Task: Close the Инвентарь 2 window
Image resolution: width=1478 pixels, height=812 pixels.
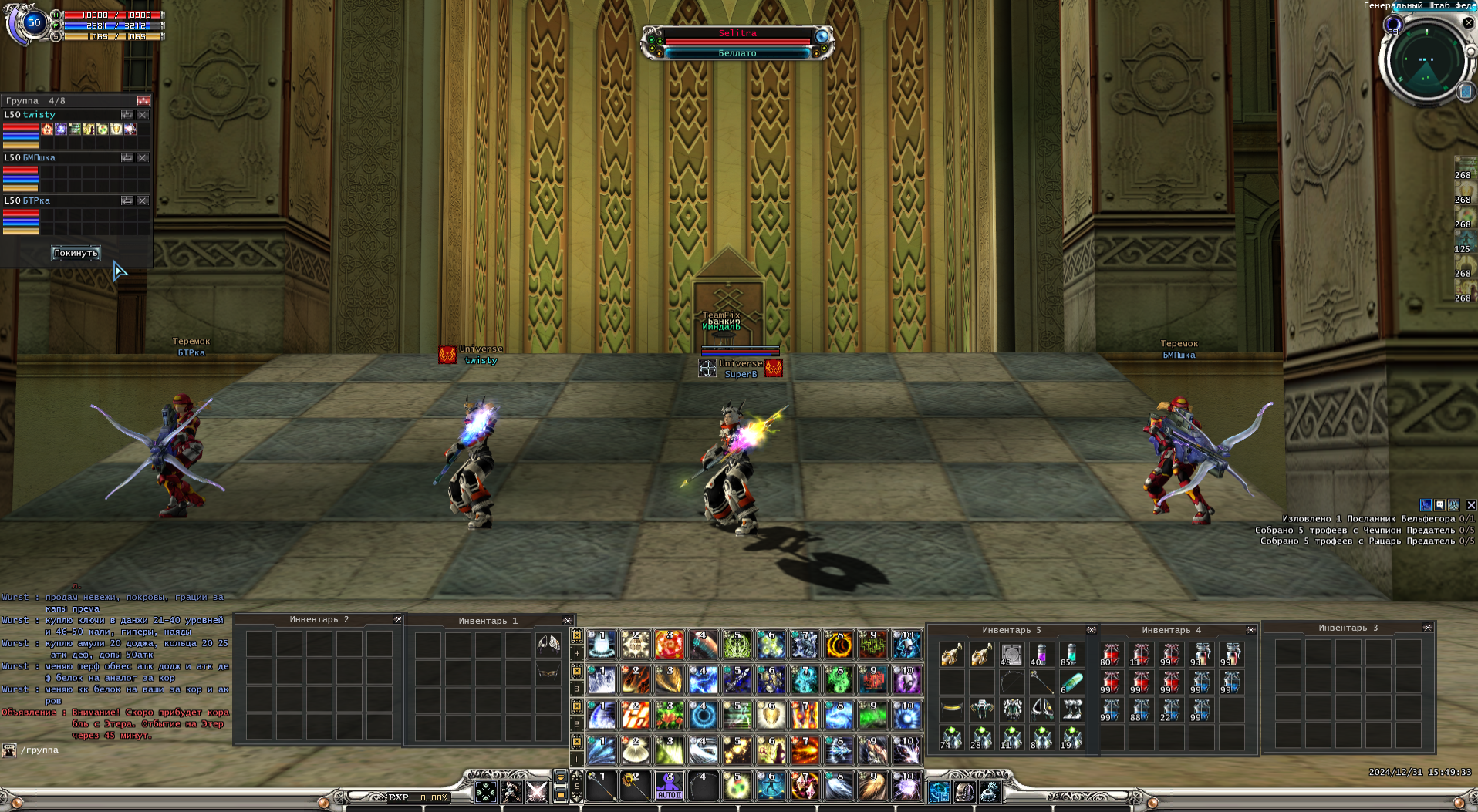Action: point(398,619)
